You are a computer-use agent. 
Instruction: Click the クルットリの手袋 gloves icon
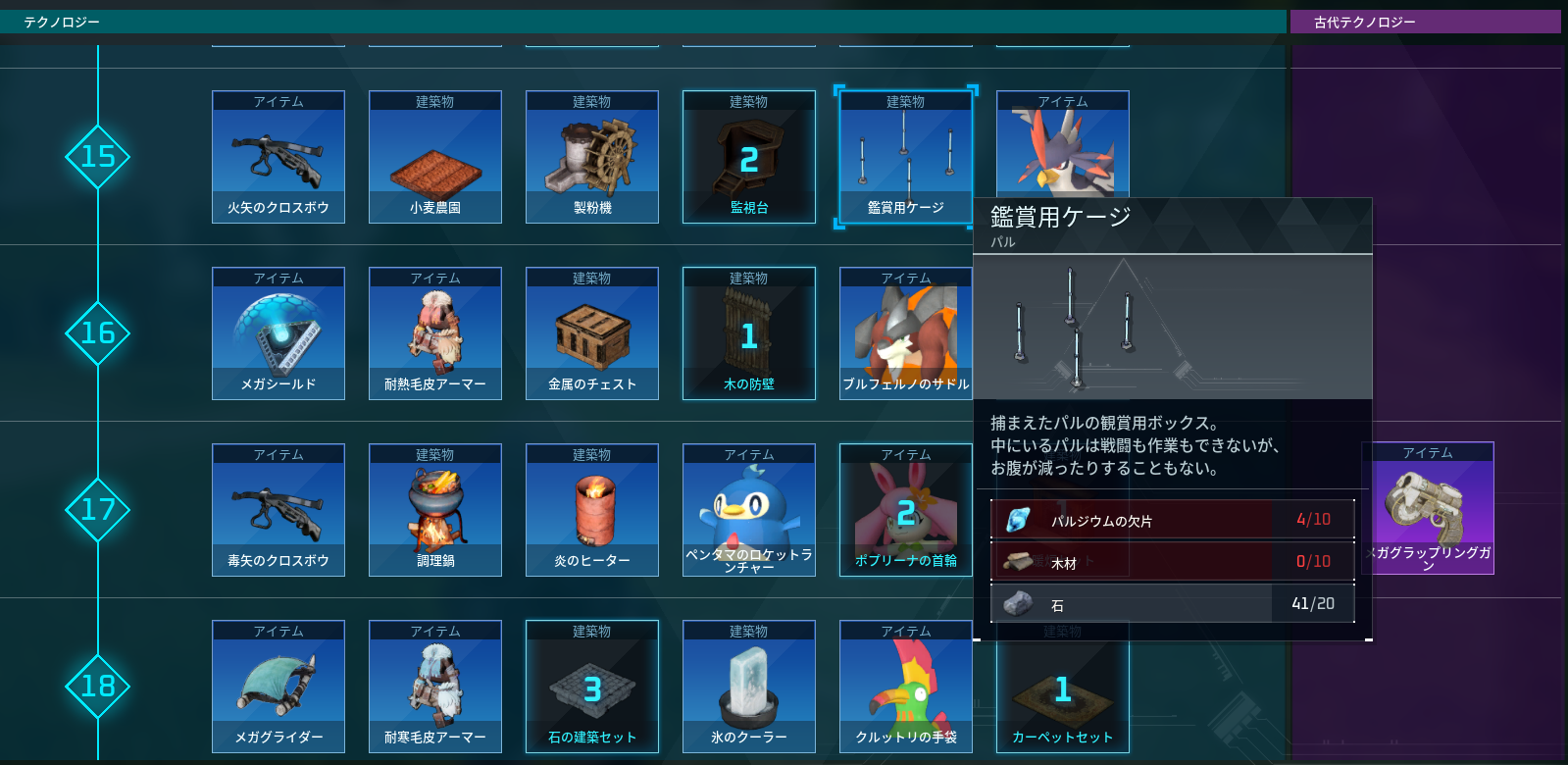tap(905, 687)
